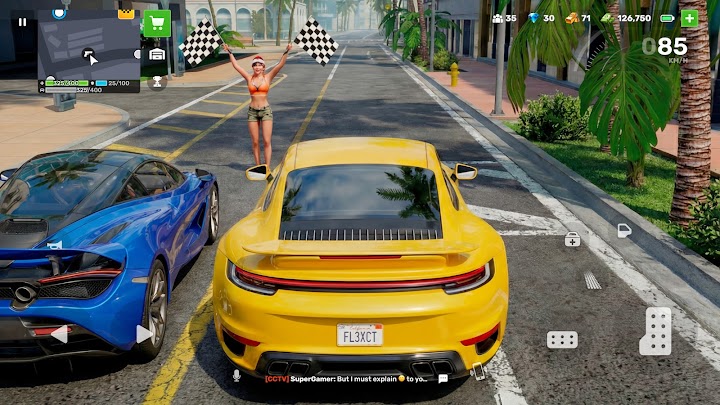Screen dimensions: 720x405
Task: Steer left with the left arrow
Action: click(x=58, y=334)
